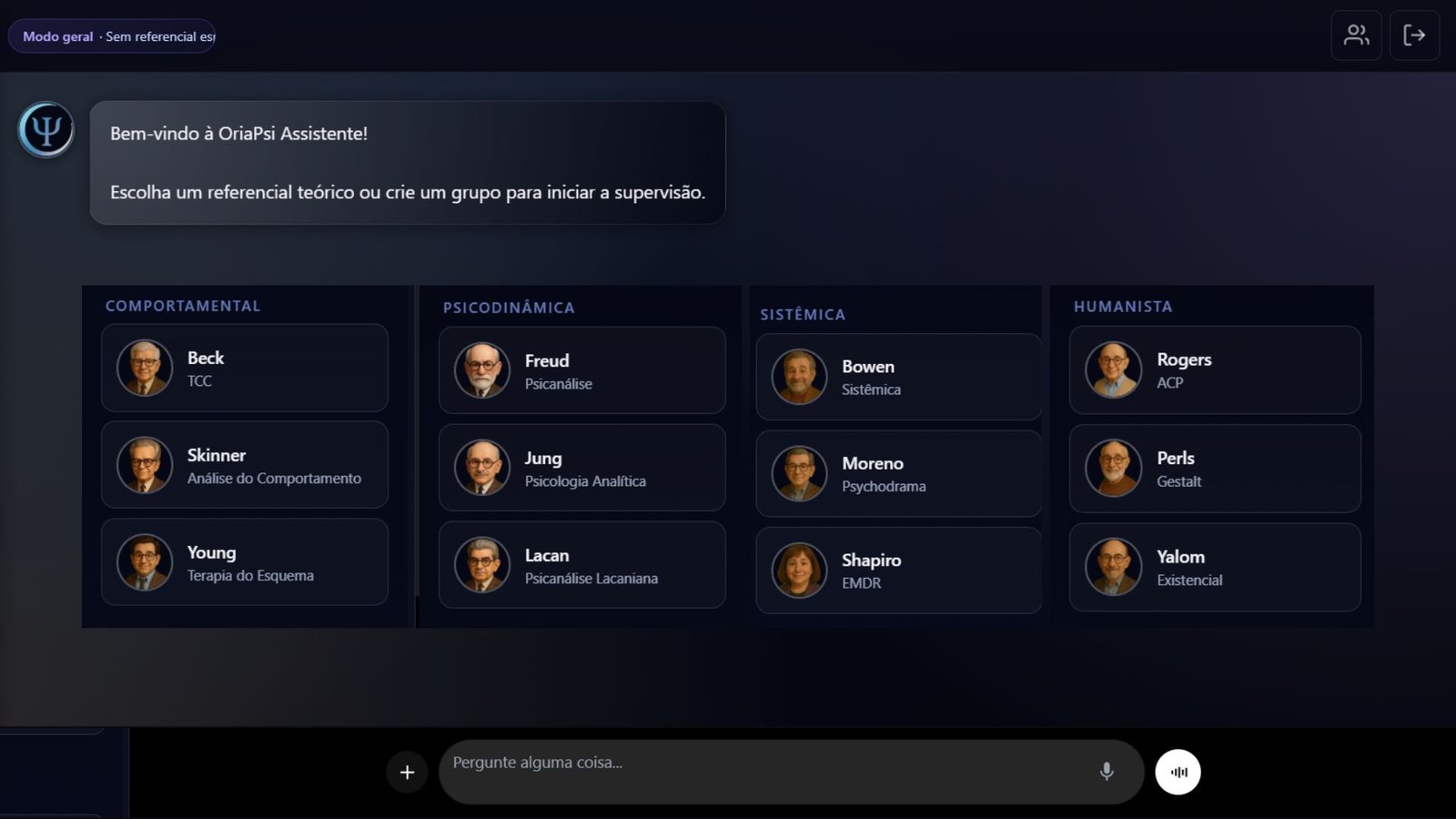This screenshot has height=819, width=1456.
Task: Select Moreno Psychodrama
Action: [x=897, y=473]
